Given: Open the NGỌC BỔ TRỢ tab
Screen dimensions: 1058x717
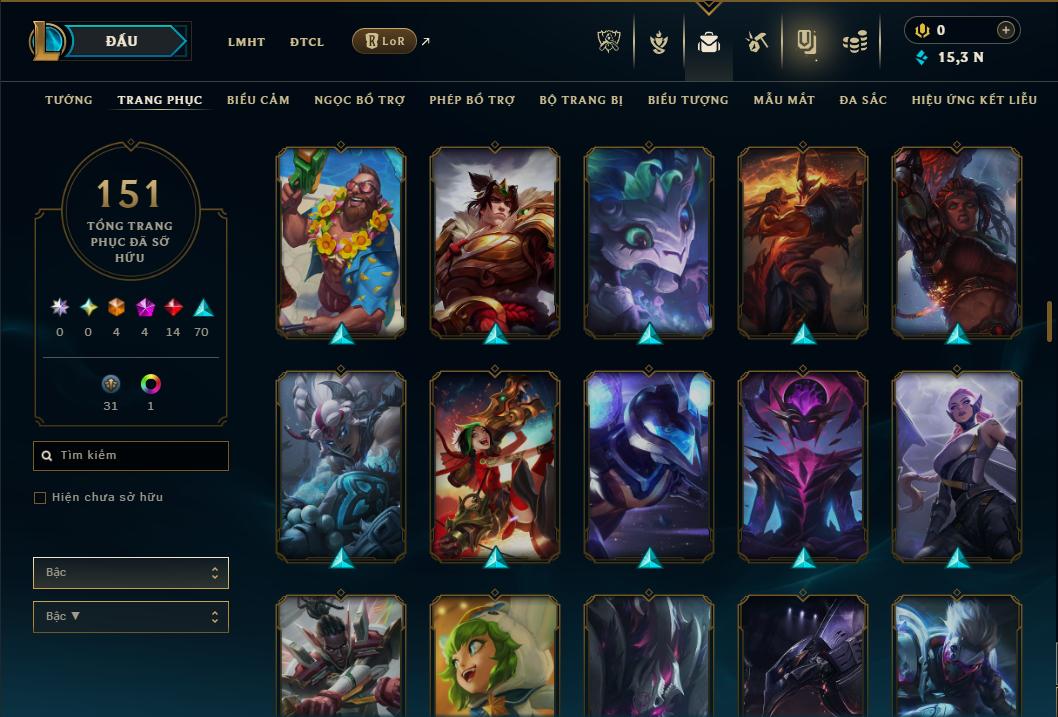Looking at the screenshot, I should pos(359,100).
